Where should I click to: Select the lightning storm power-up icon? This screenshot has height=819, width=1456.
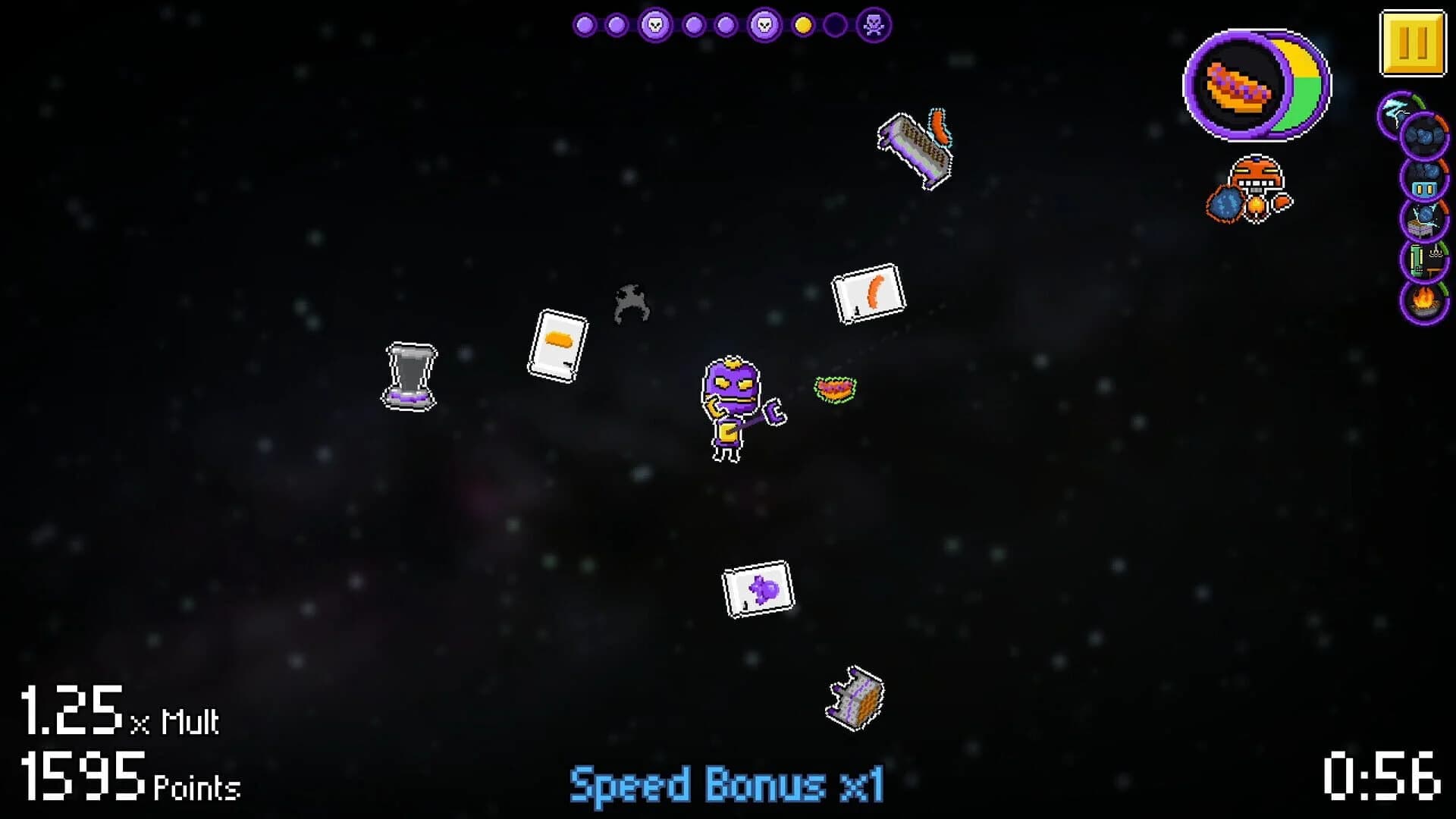[x=1393, y=111]
